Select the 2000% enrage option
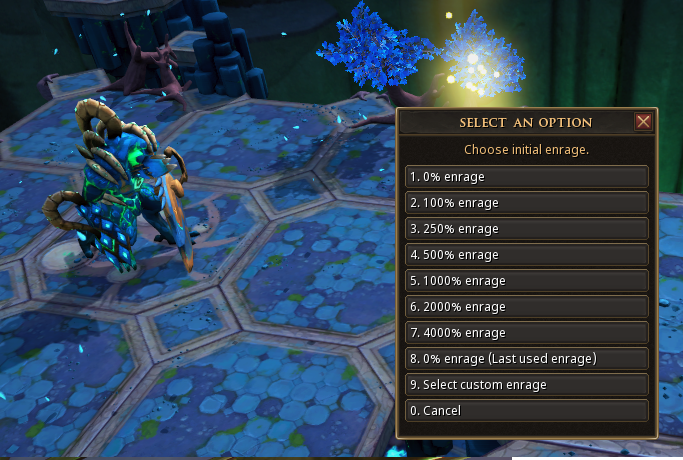 (x=527, y=307)
